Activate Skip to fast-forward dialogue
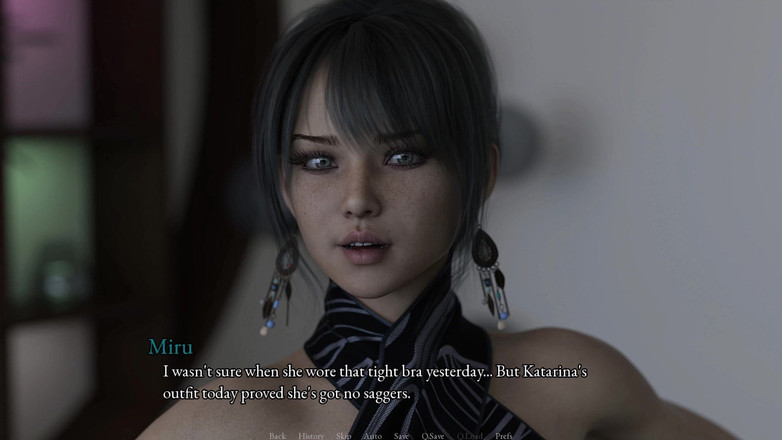This screenshot has width=782, height=440. click(x=344, y=435)
